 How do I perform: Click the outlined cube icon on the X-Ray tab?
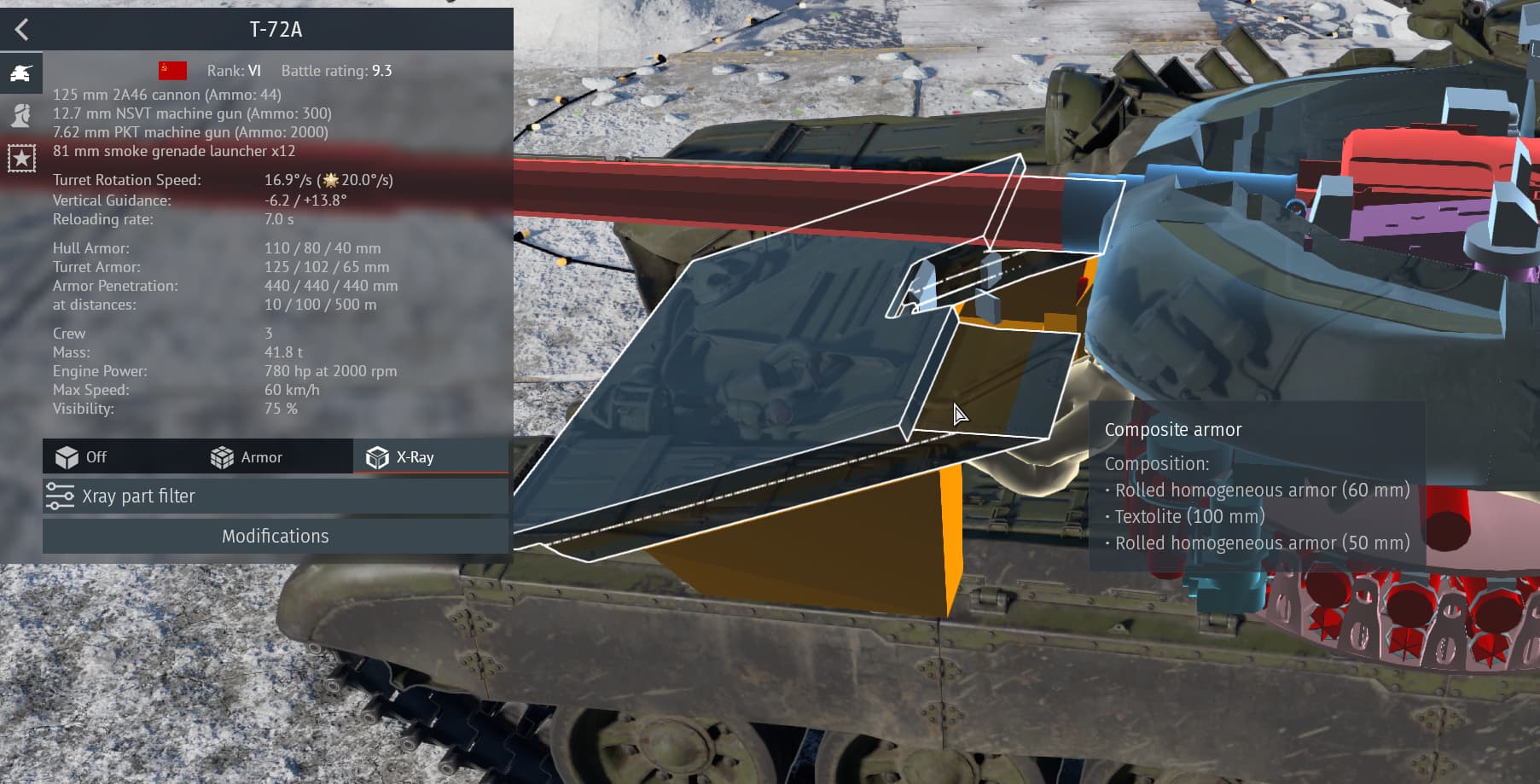(x=375, y=456)
